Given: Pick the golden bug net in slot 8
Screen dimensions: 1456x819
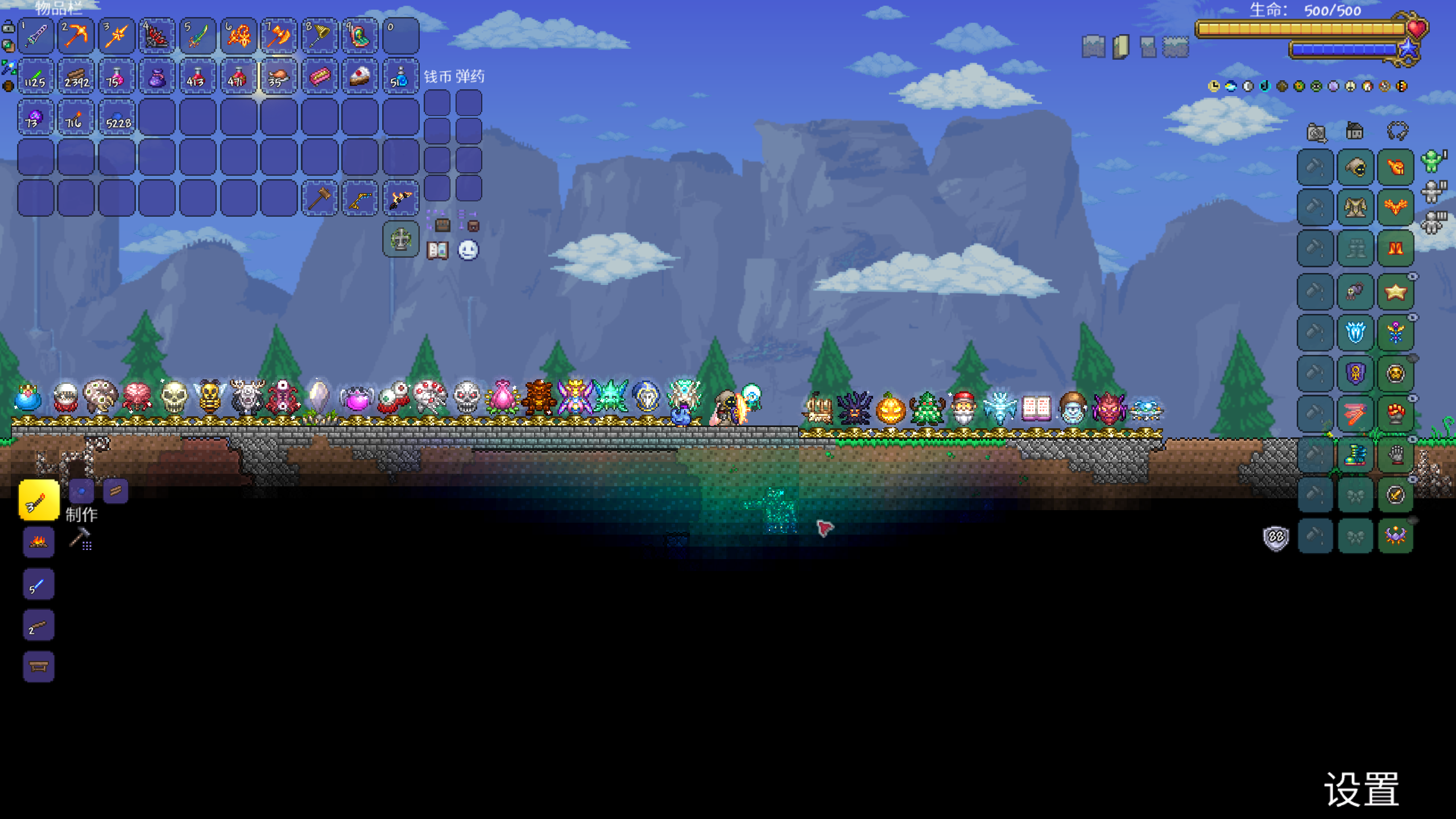Looking at the screenshot, I should 319,36.
